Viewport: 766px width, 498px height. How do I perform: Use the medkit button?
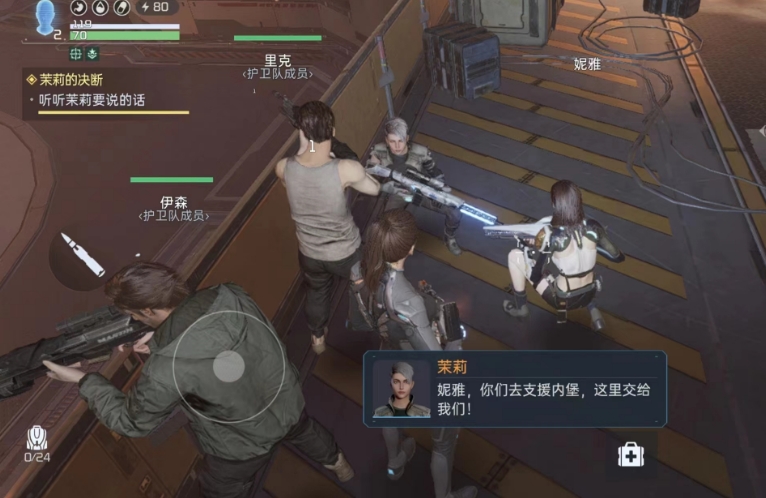[x=631, y=455]
